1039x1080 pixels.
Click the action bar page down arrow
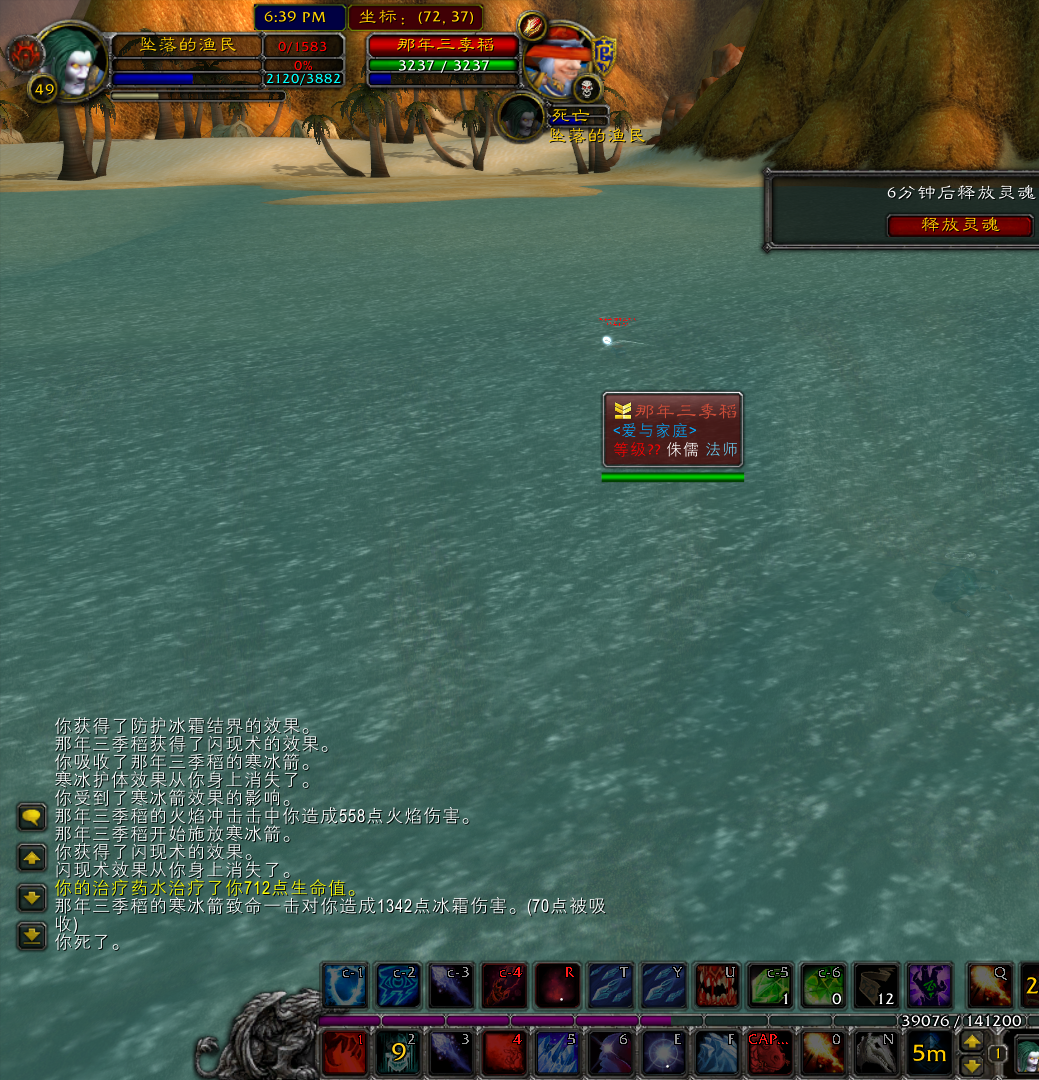click(x=970, y=1065)
